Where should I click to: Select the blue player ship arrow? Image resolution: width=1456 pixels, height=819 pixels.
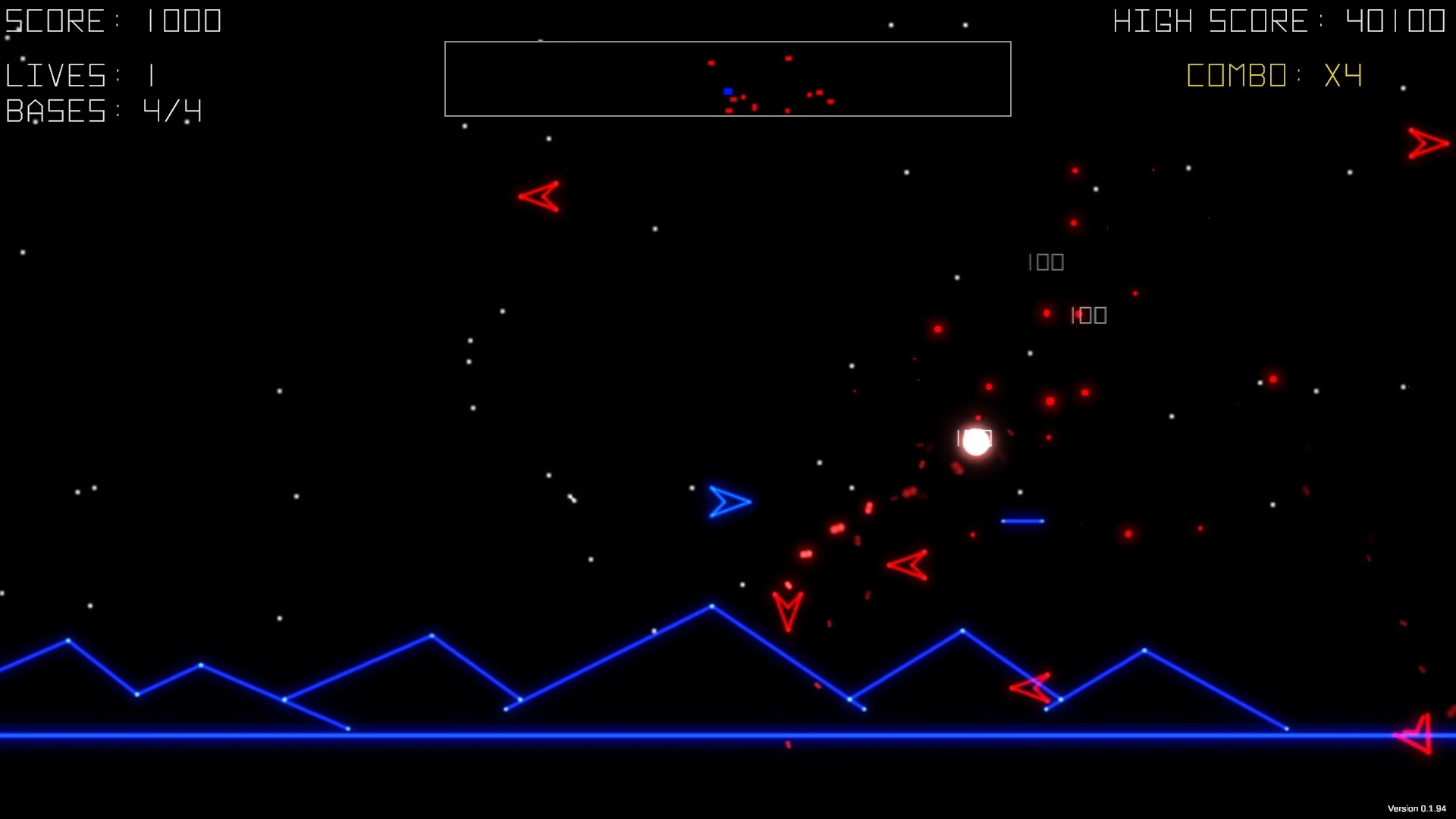(727, 502)
